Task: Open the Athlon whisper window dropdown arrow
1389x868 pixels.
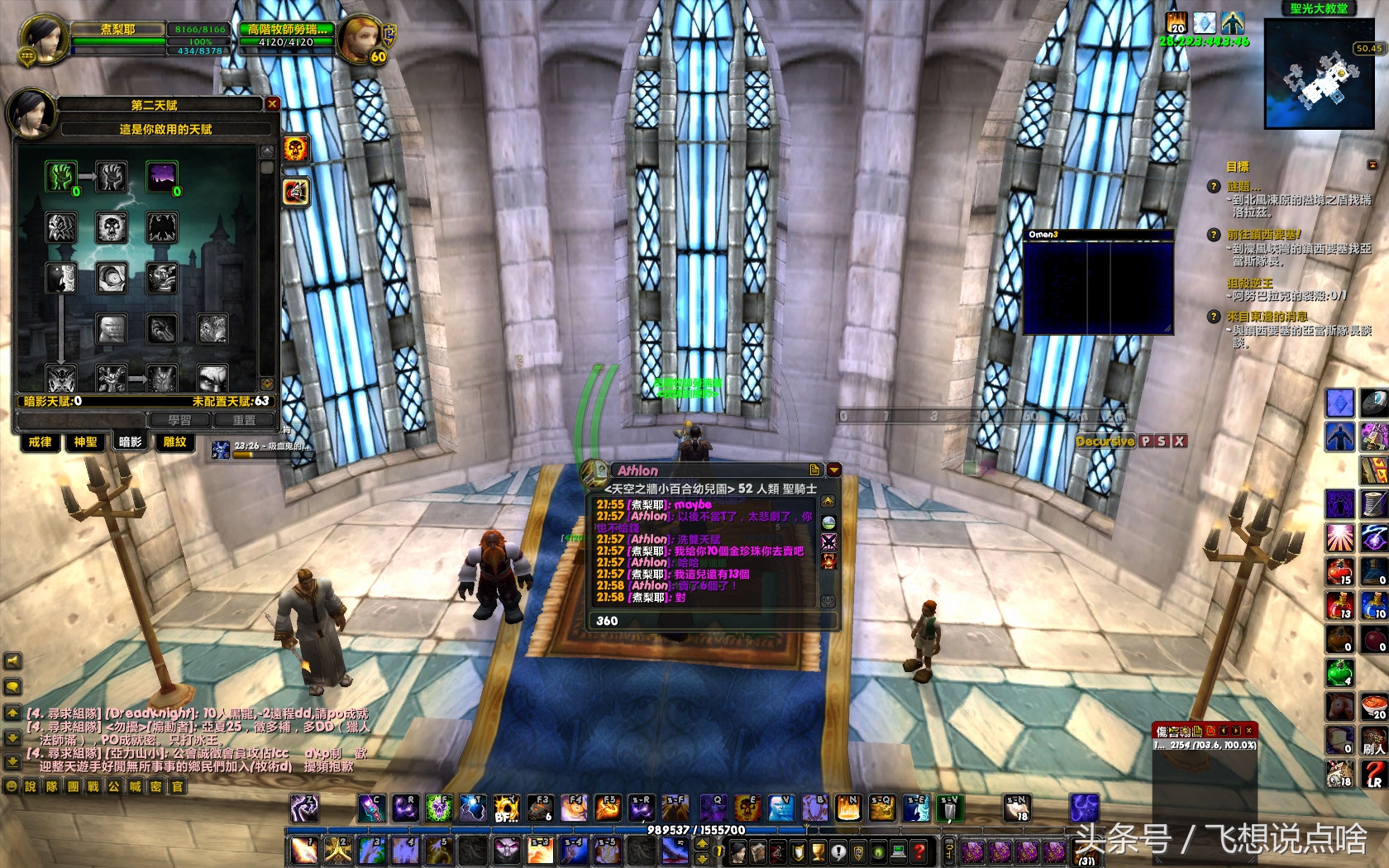Action: 833,470
